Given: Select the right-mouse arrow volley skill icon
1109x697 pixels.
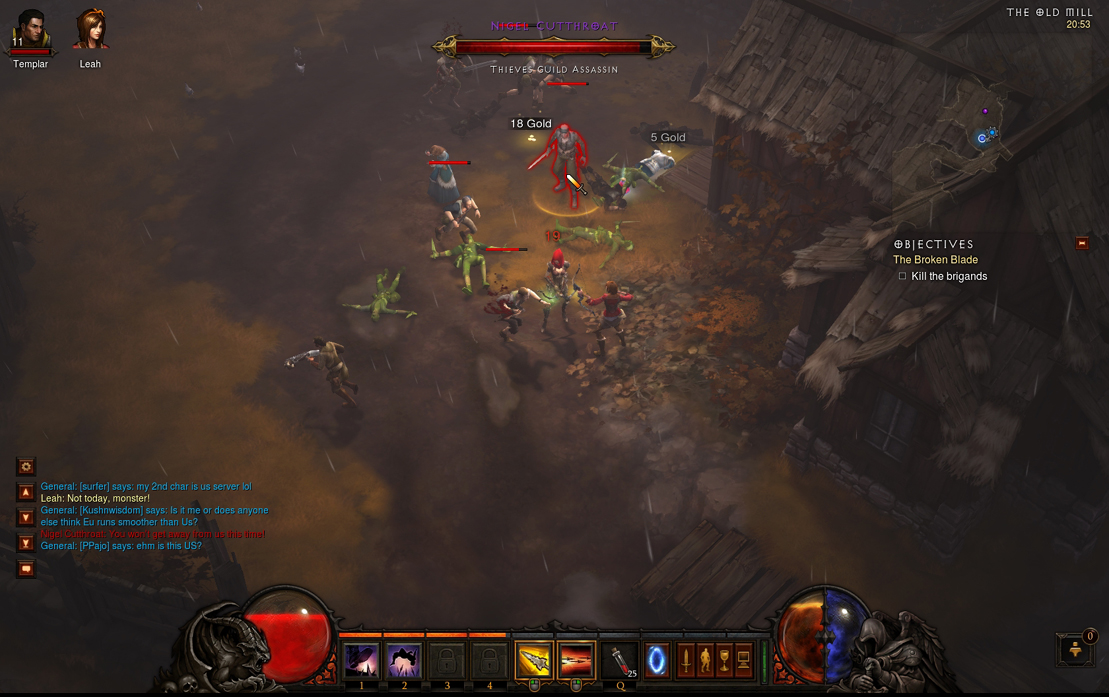Looking at the screenshot, I should 576,661.
